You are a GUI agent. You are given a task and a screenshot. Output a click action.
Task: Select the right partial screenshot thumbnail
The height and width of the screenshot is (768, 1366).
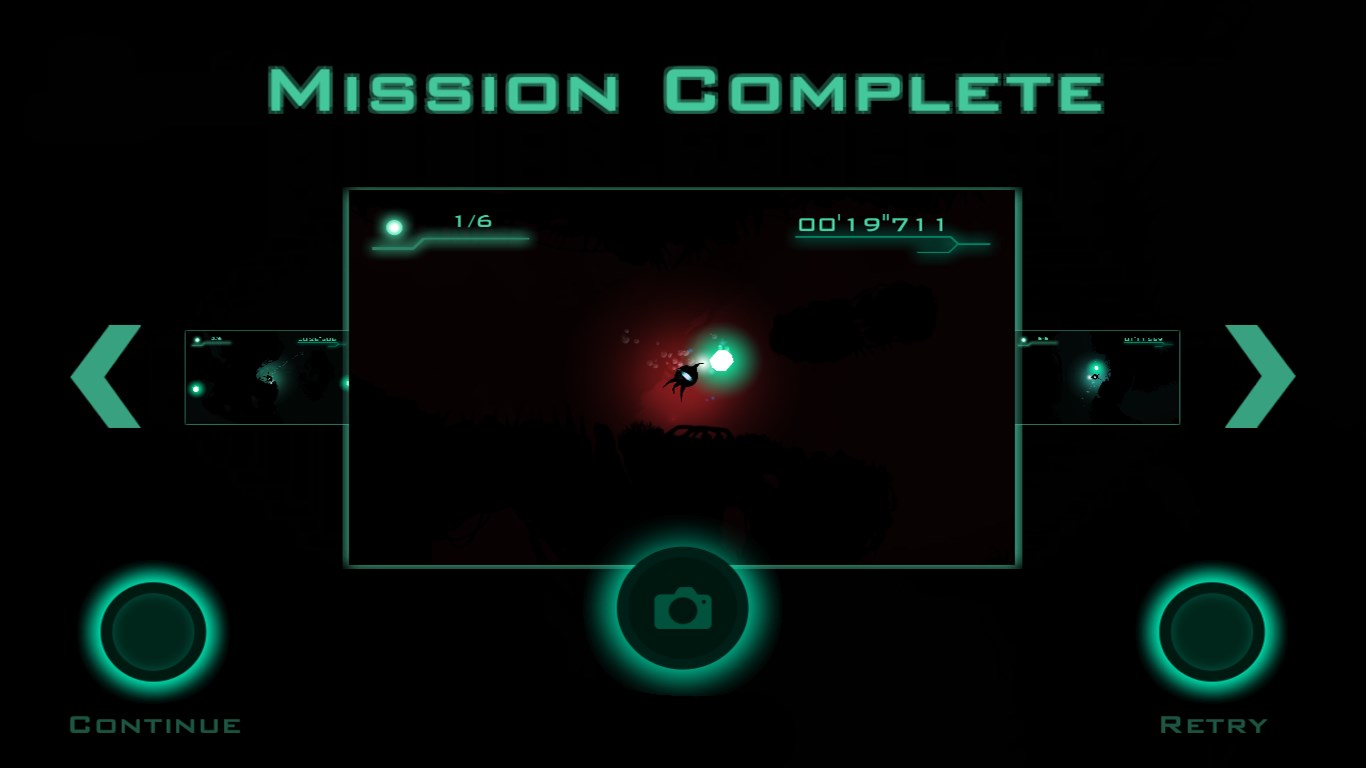click(1100, 377)
